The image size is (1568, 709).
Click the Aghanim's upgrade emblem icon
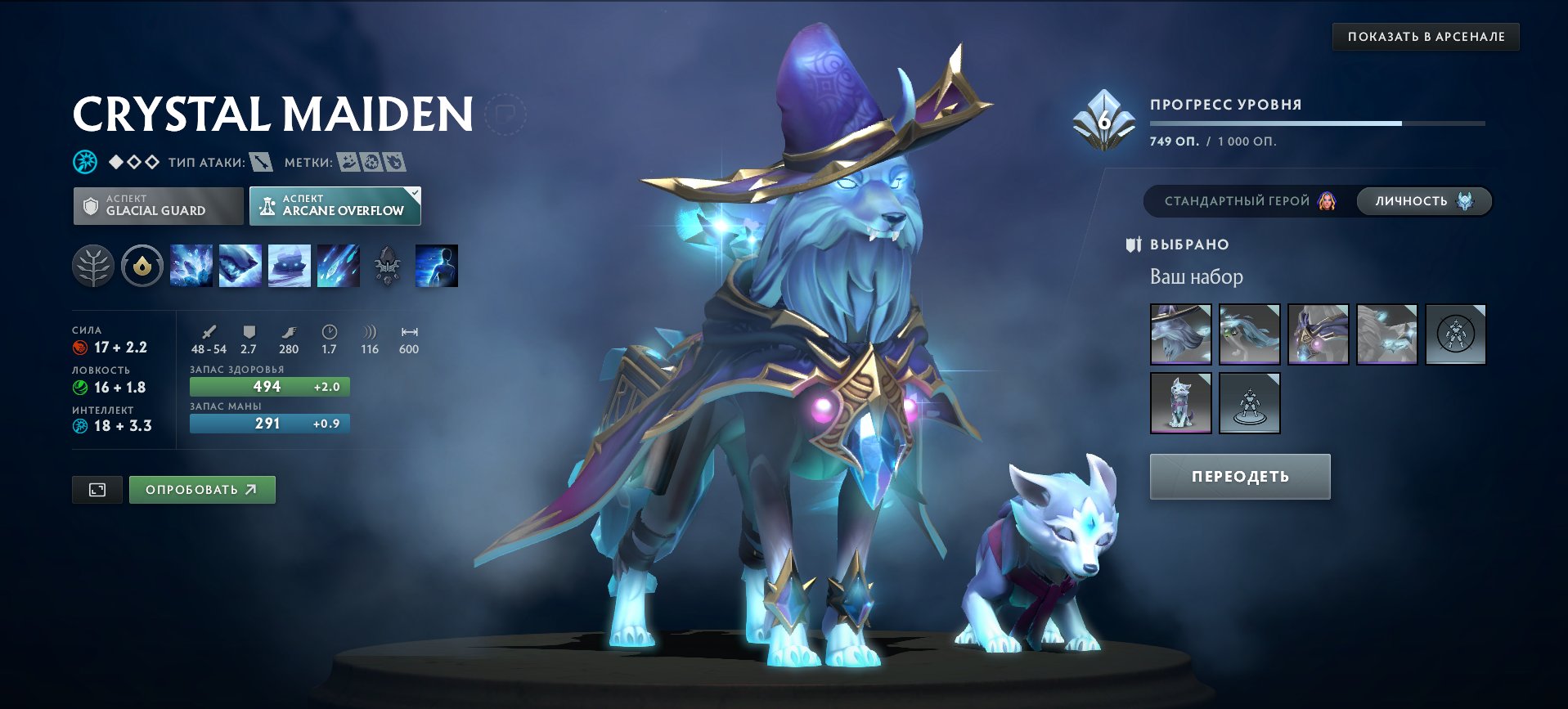pos(389,265)
